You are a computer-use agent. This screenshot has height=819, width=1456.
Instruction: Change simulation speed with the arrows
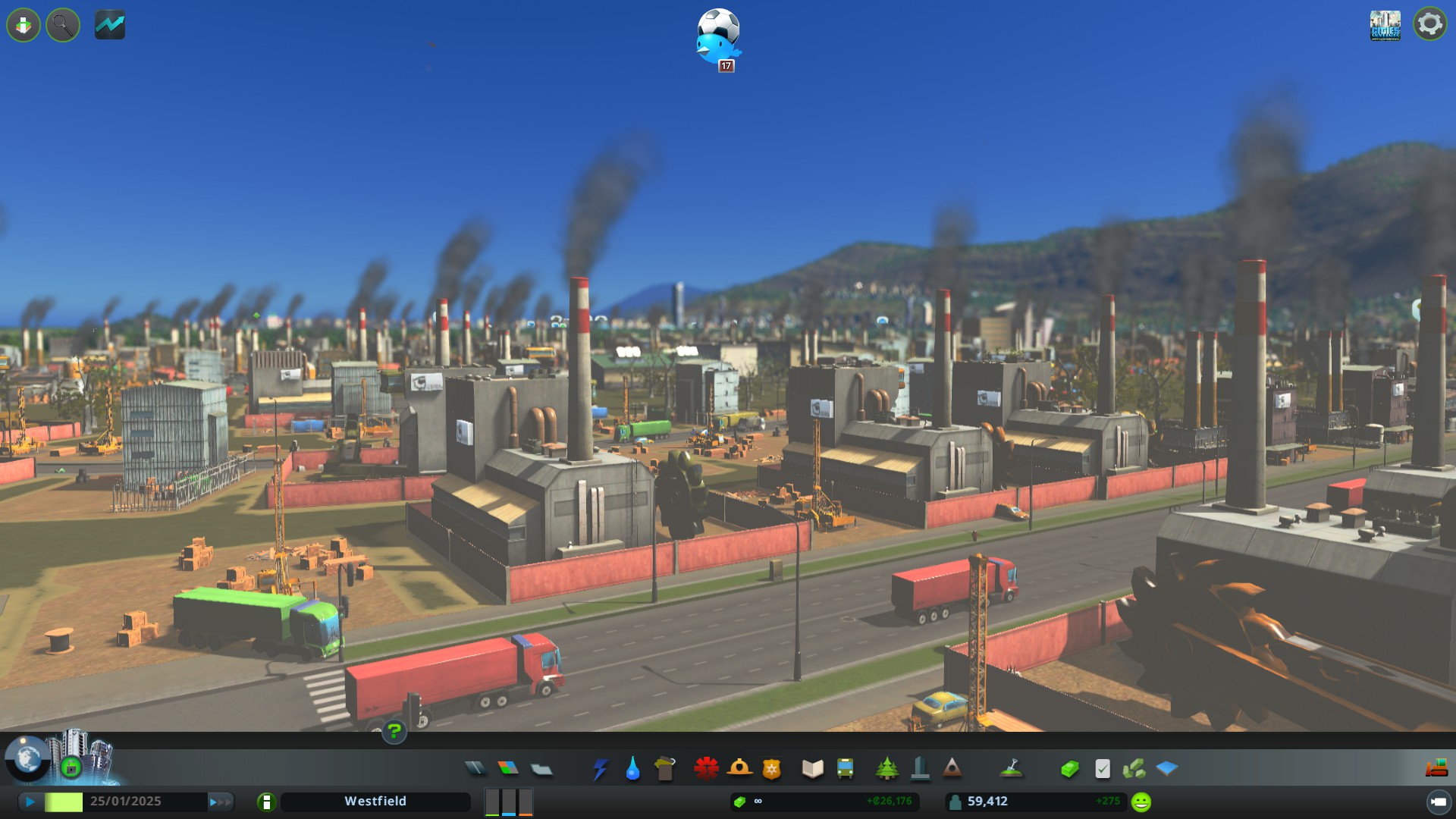220,802
